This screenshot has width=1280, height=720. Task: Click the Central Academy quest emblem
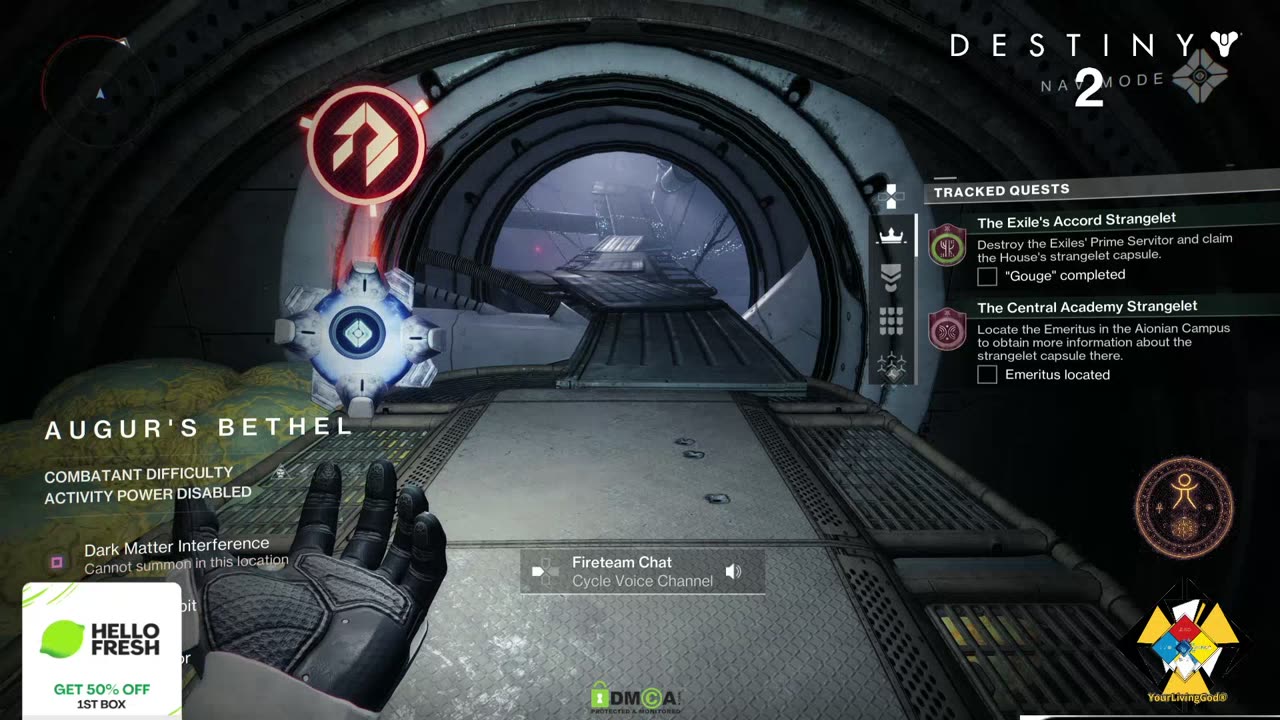click(947, 330)
